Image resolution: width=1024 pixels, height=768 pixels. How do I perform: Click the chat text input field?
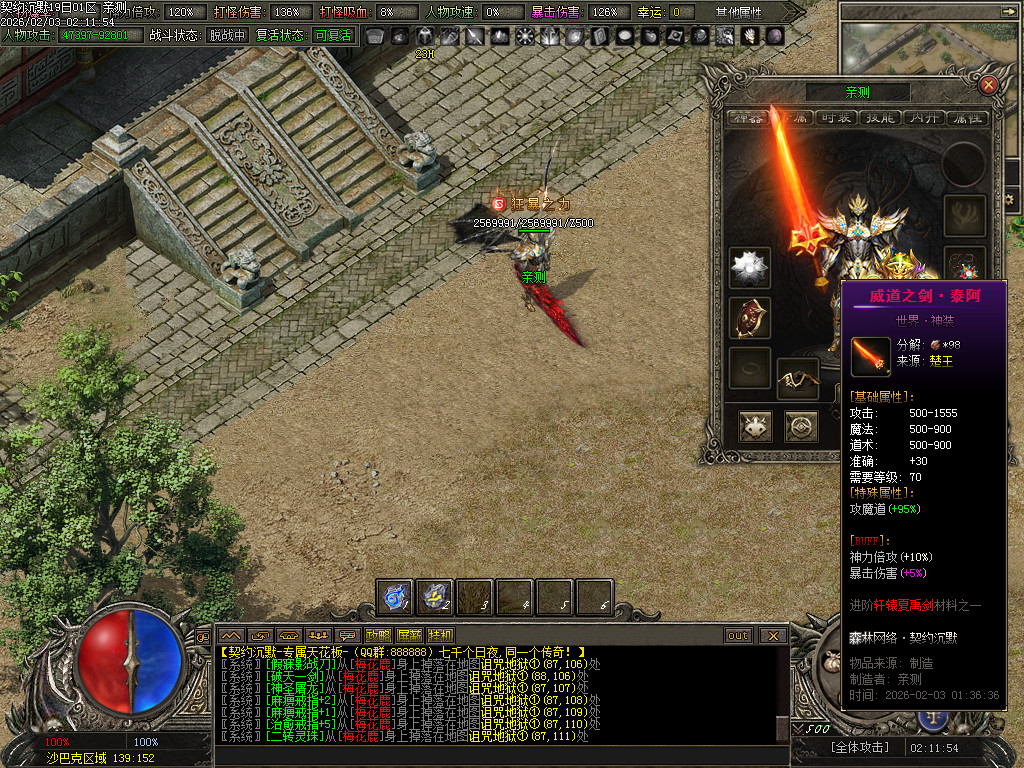tap(500, 756)
